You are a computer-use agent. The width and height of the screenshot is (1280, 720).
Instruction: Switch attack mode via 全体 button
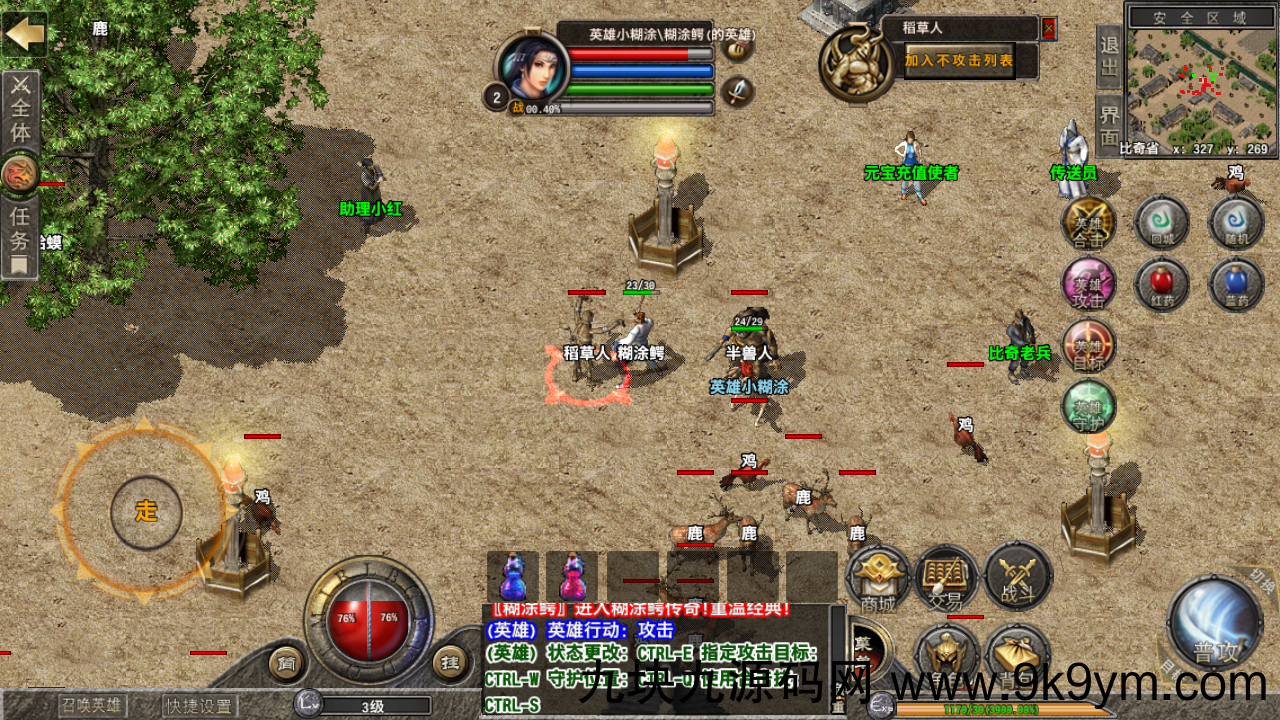pos(20,110)
